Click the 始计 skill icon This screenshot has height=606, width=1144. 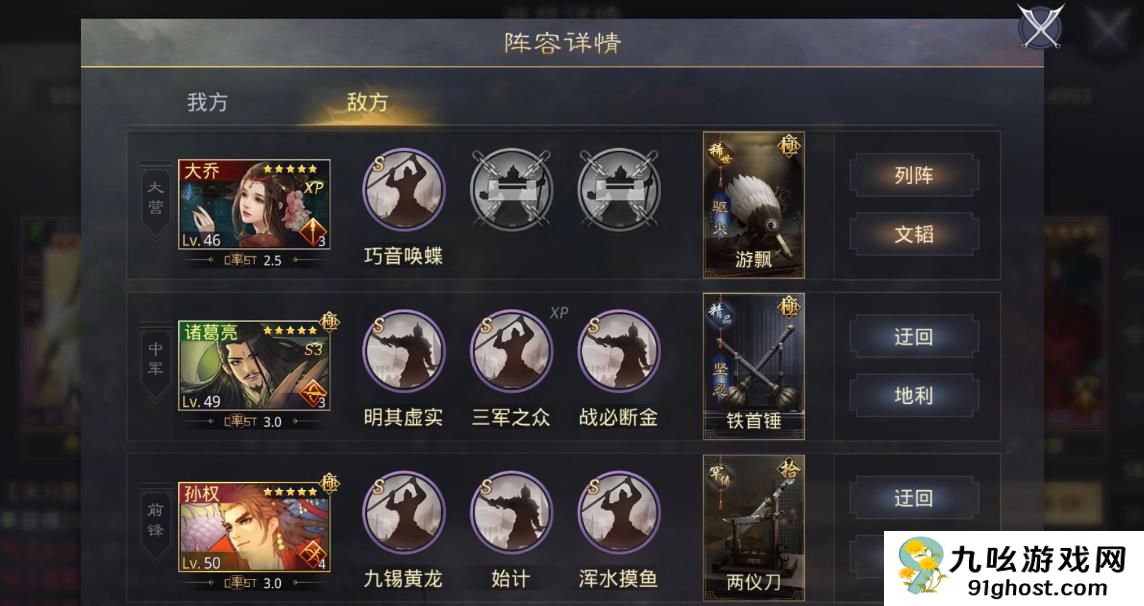(x=511, y=512)
